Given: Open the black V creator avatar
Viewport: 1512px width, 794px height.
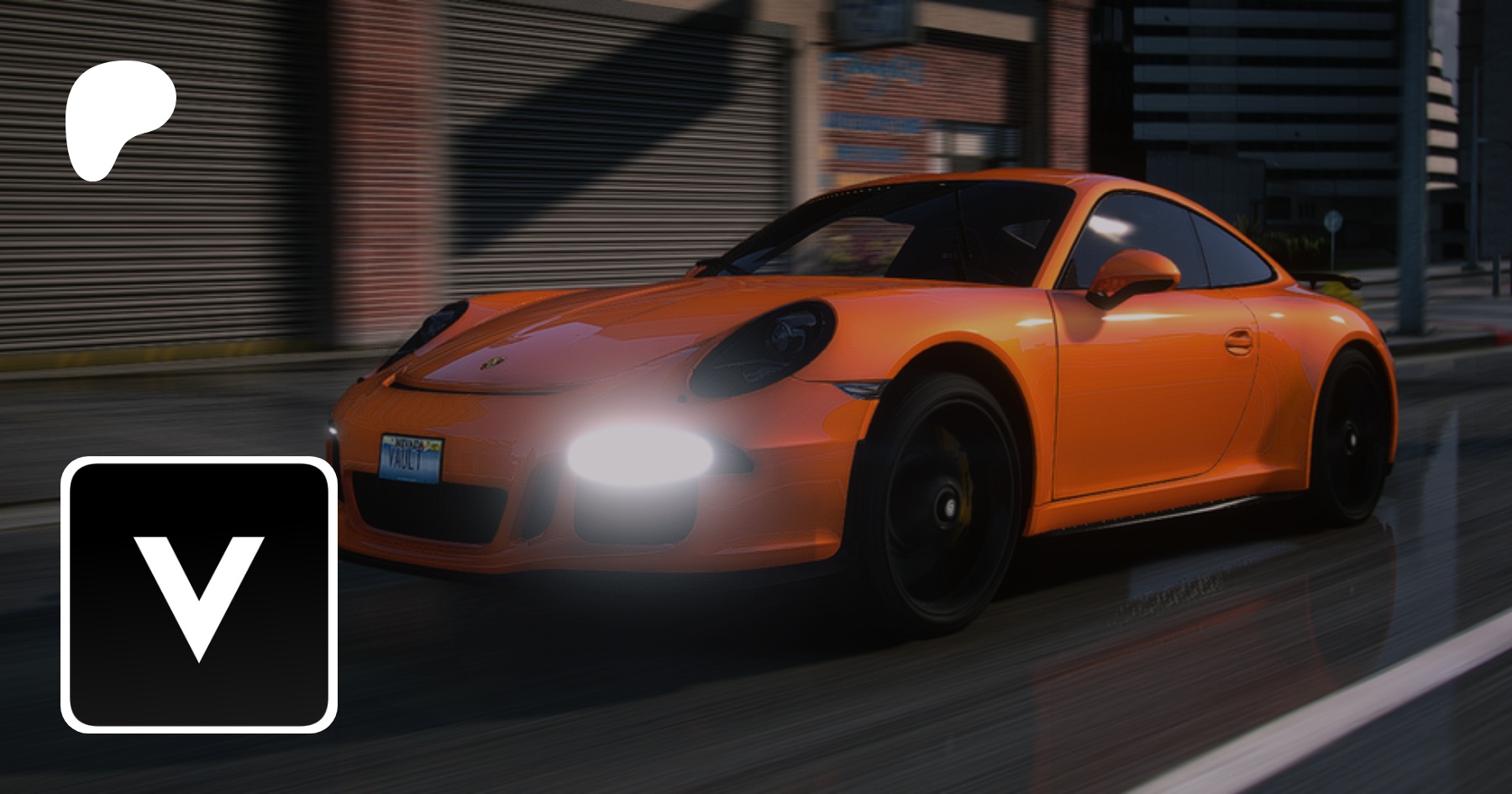Looking at the screenshot, I should 199,595.
